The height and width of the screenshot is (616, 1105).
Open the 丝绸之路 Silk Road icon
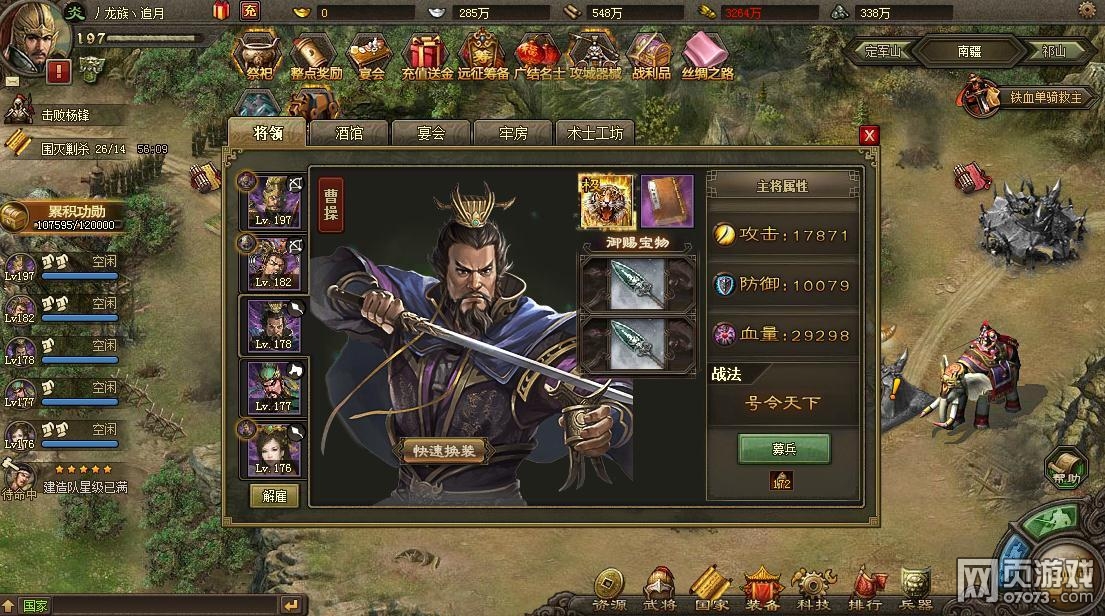(707, 56)
